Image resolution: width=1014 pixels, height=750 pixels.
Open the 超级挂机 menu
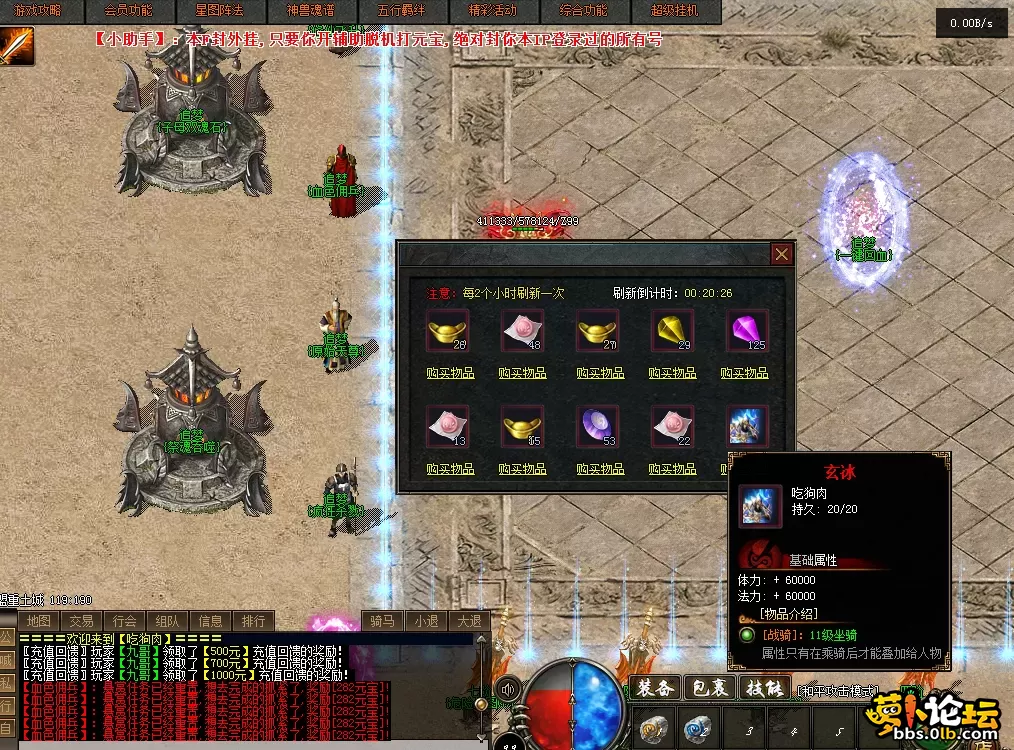675,11
